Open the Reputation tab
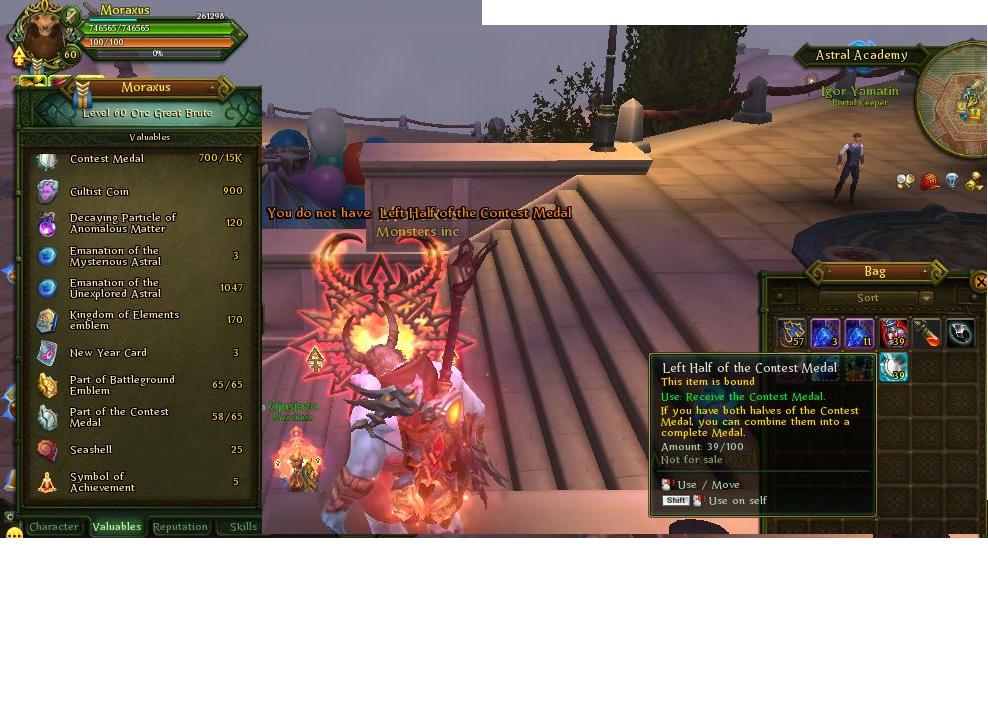 [x=180, y=527]
